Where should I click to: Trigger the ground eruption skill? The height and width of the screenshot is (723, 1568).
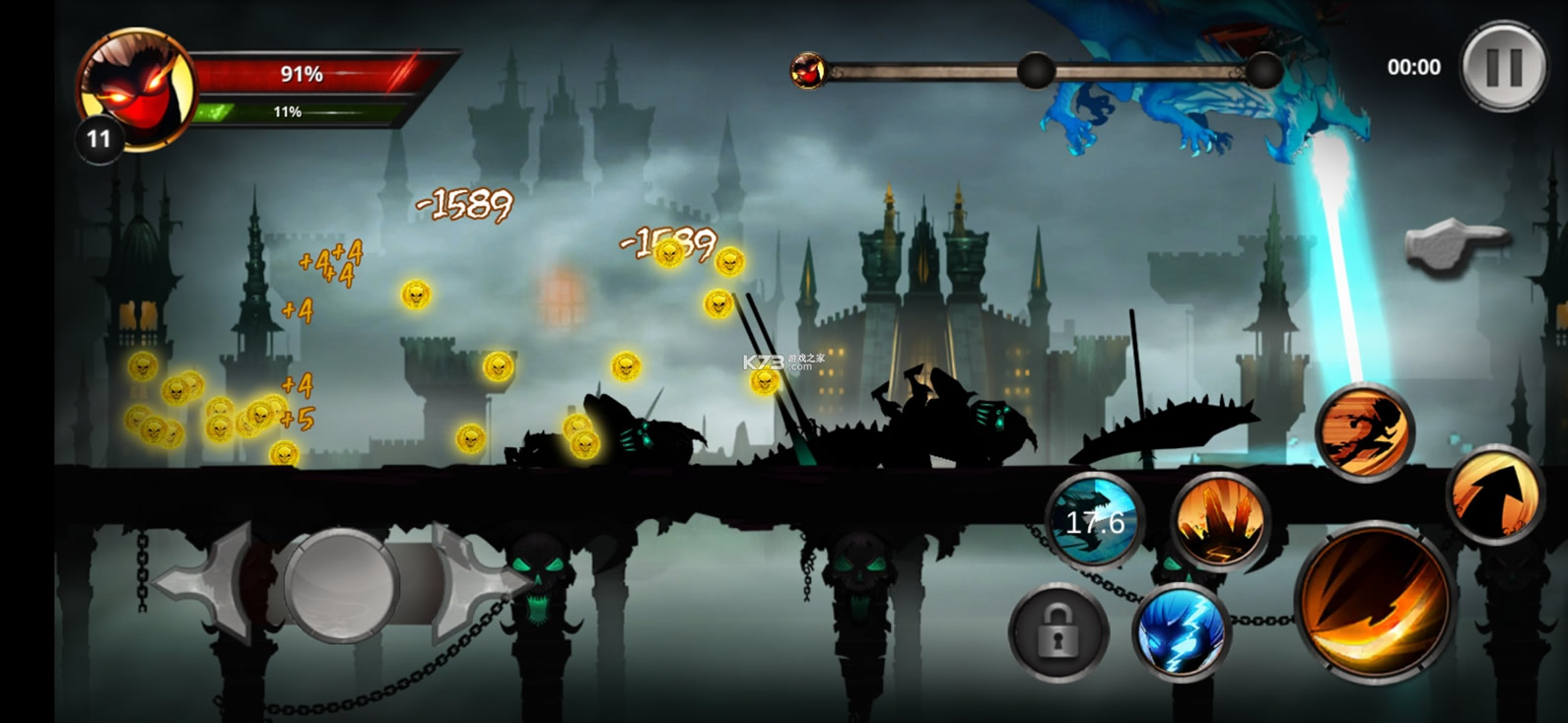click(1220, 521)
